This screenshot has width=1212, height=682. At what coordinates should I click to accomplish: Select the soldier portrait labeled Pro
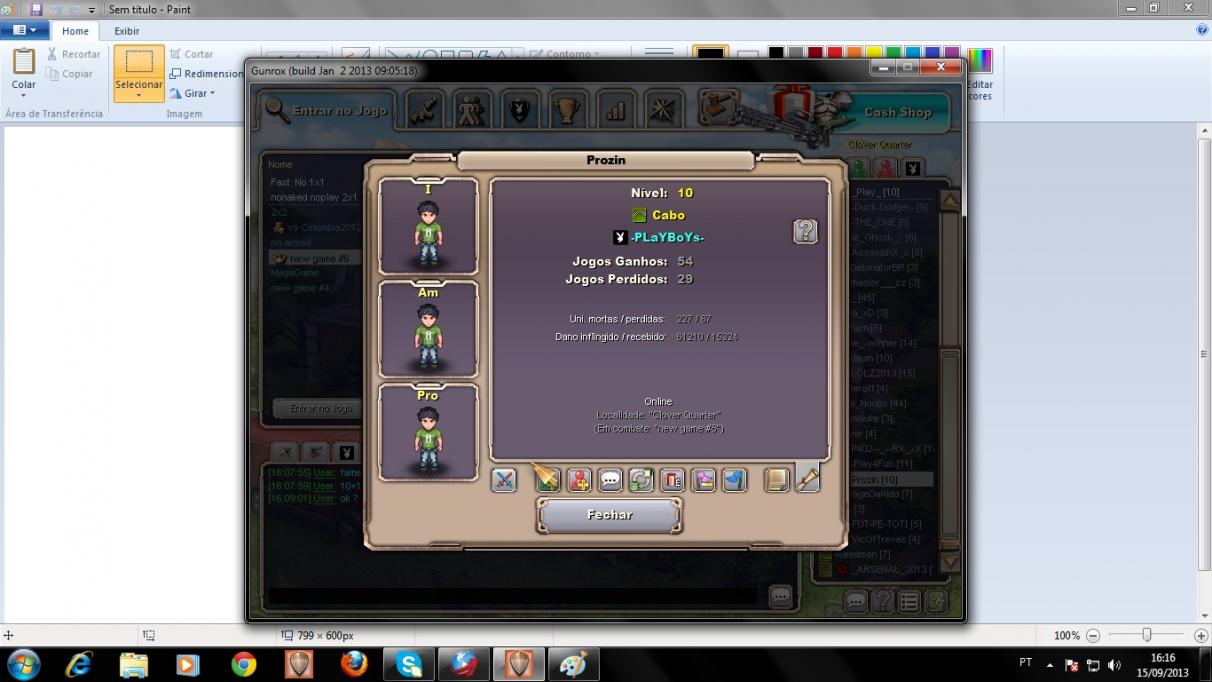coord(428,433)
